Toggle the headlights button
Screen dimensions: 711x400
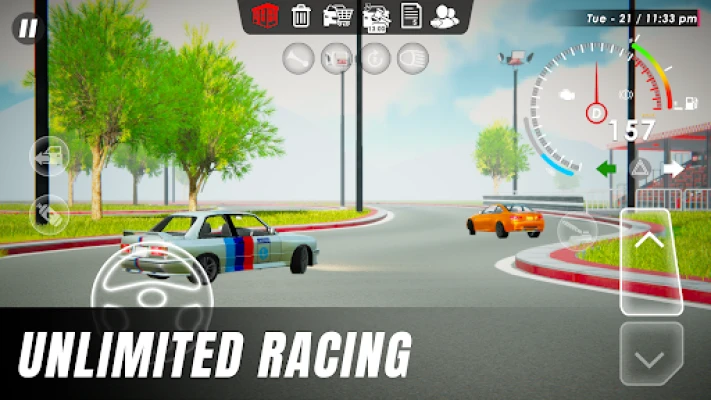[x=411, y=58]
